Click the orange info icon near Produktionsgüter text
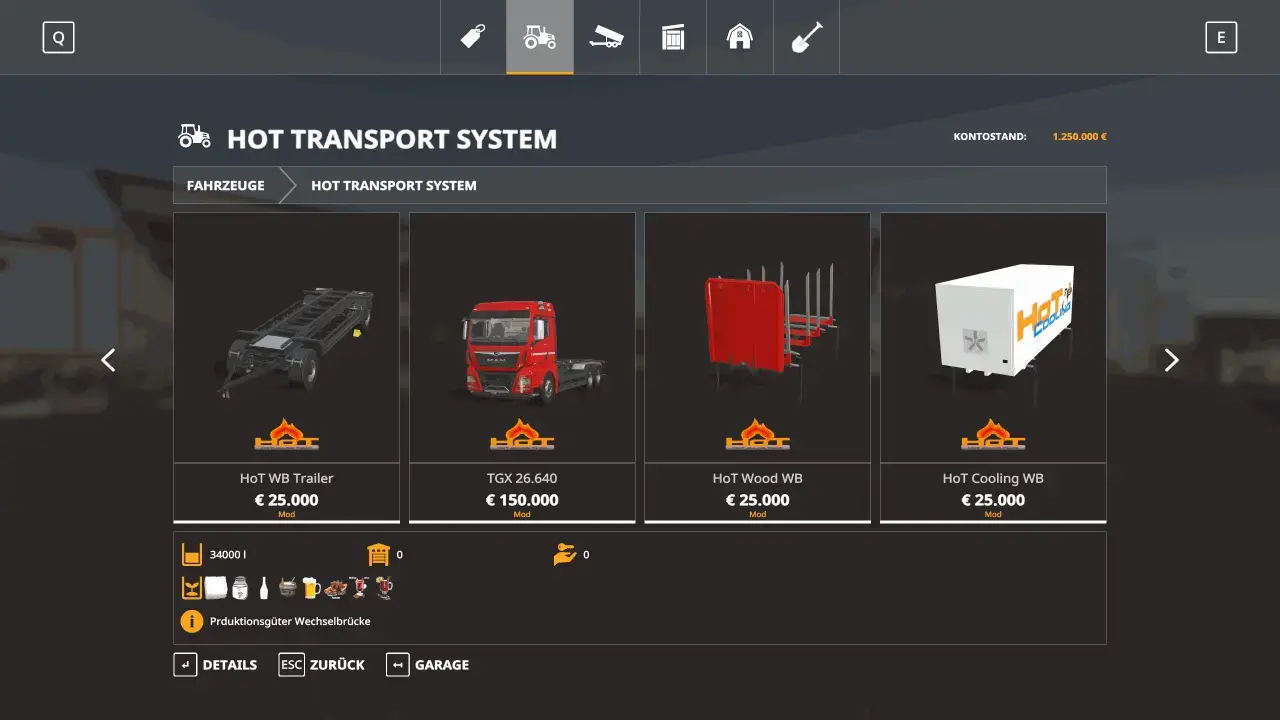Viewport: 1280px width, 720px height. [x=191, y=621]
